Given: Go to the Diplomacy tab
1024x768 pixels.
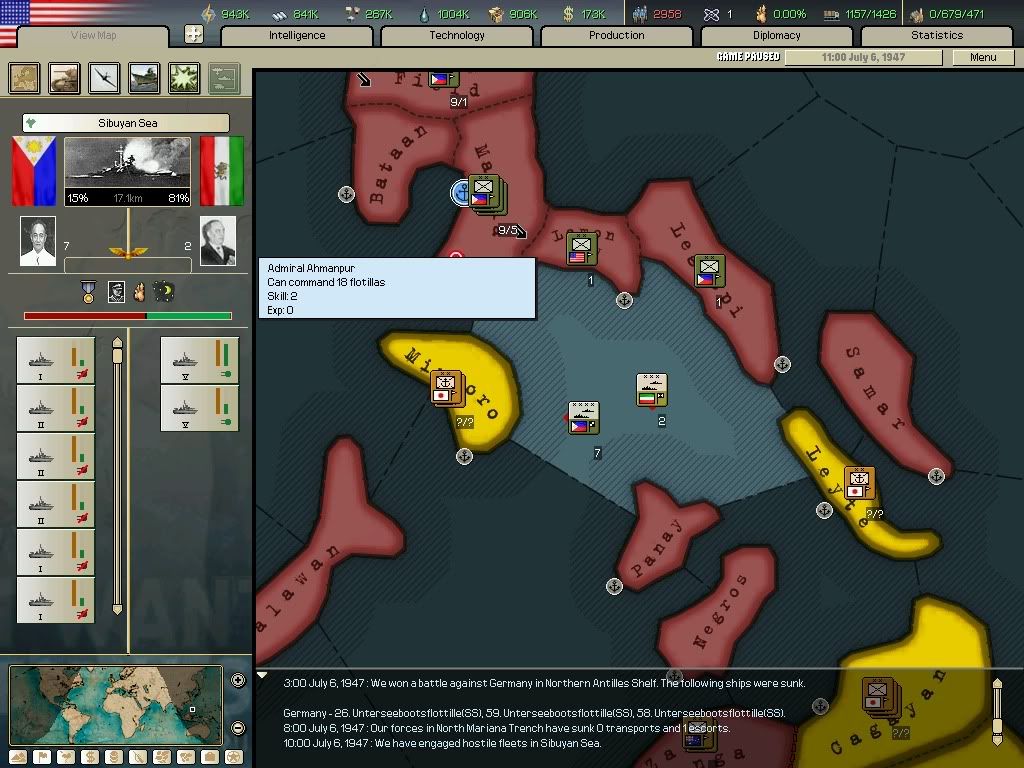Looking at the screenshot, I should [x=777, y=35].
